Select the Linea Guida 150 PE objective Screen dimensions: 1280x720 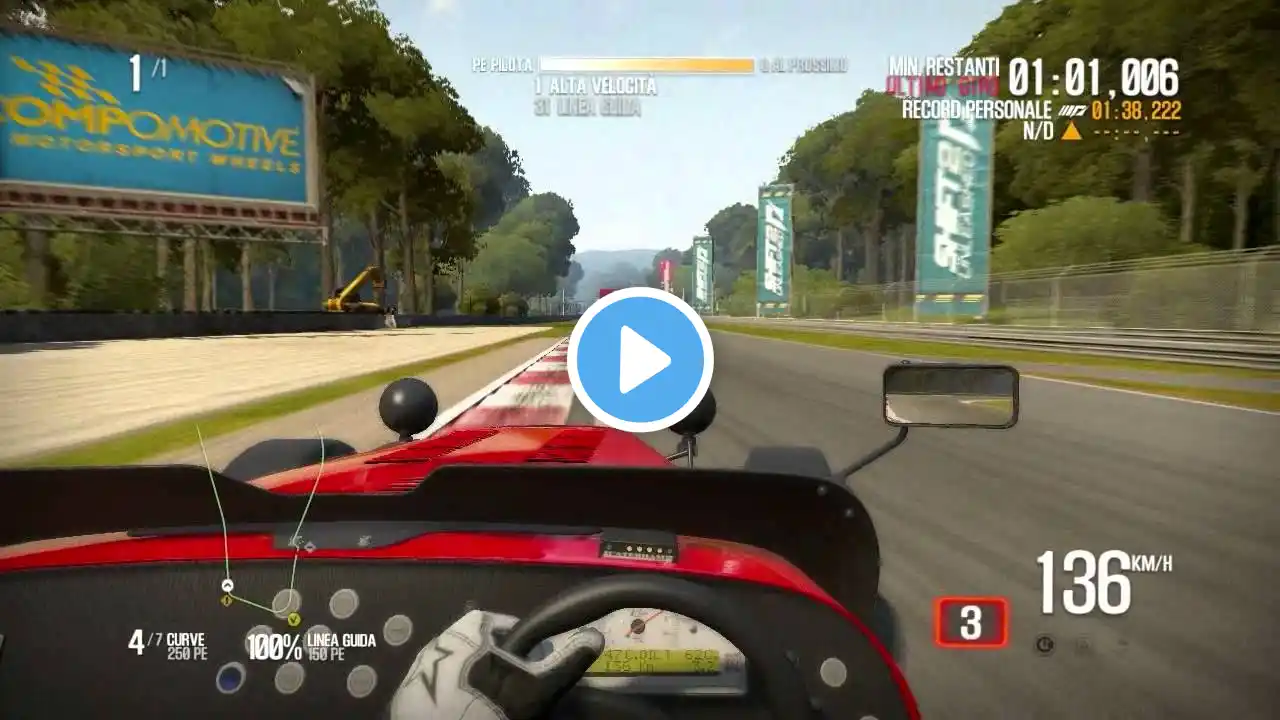[312, 646]
